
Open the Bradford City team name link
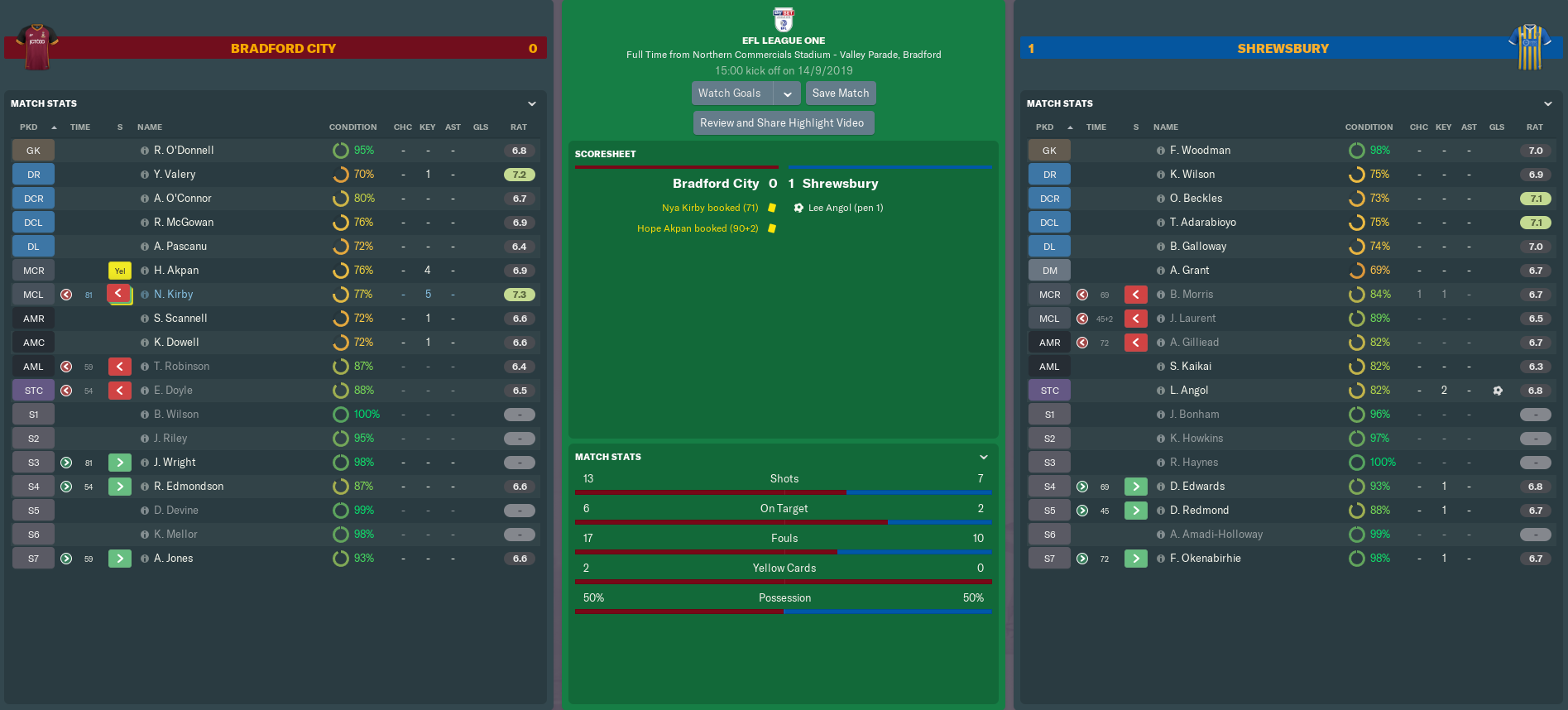283,49
